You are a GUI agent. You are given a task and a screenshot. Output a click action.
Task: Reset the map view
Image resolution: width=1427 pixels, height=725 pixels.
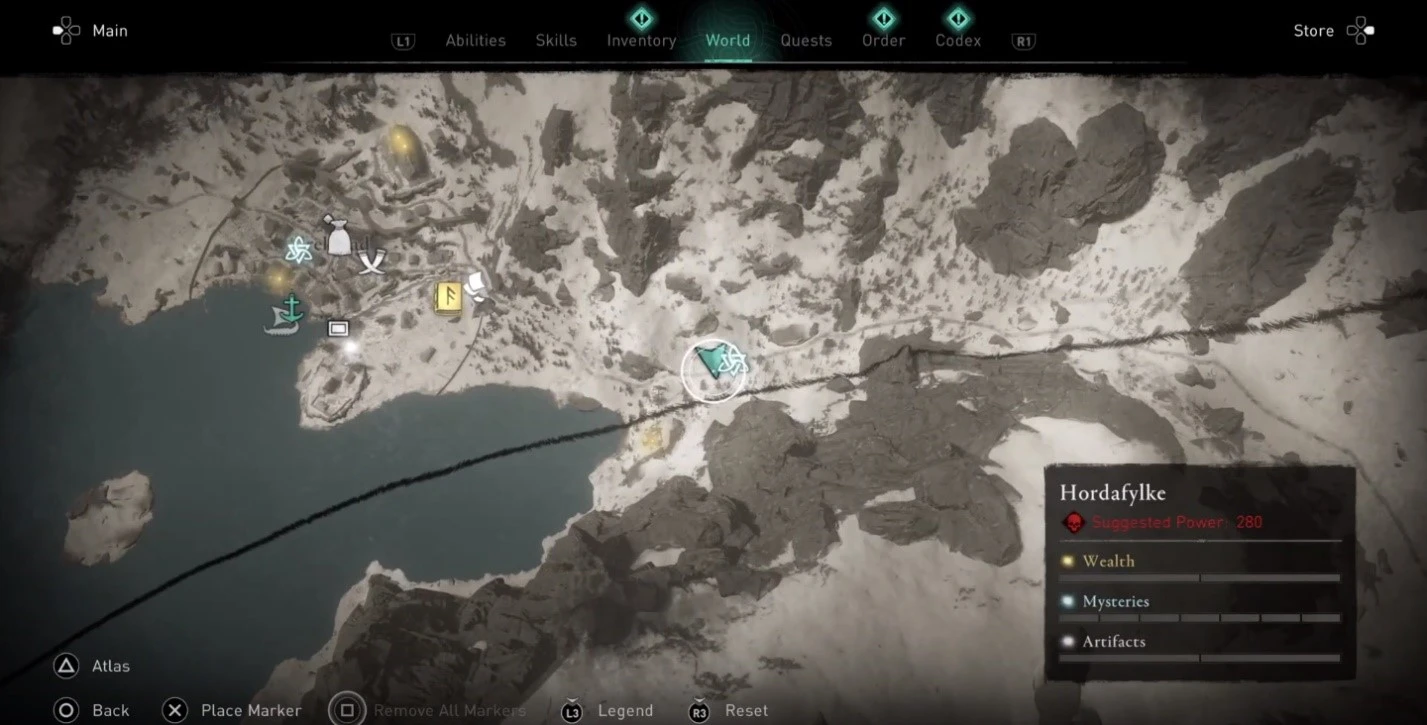coord(746,710)
